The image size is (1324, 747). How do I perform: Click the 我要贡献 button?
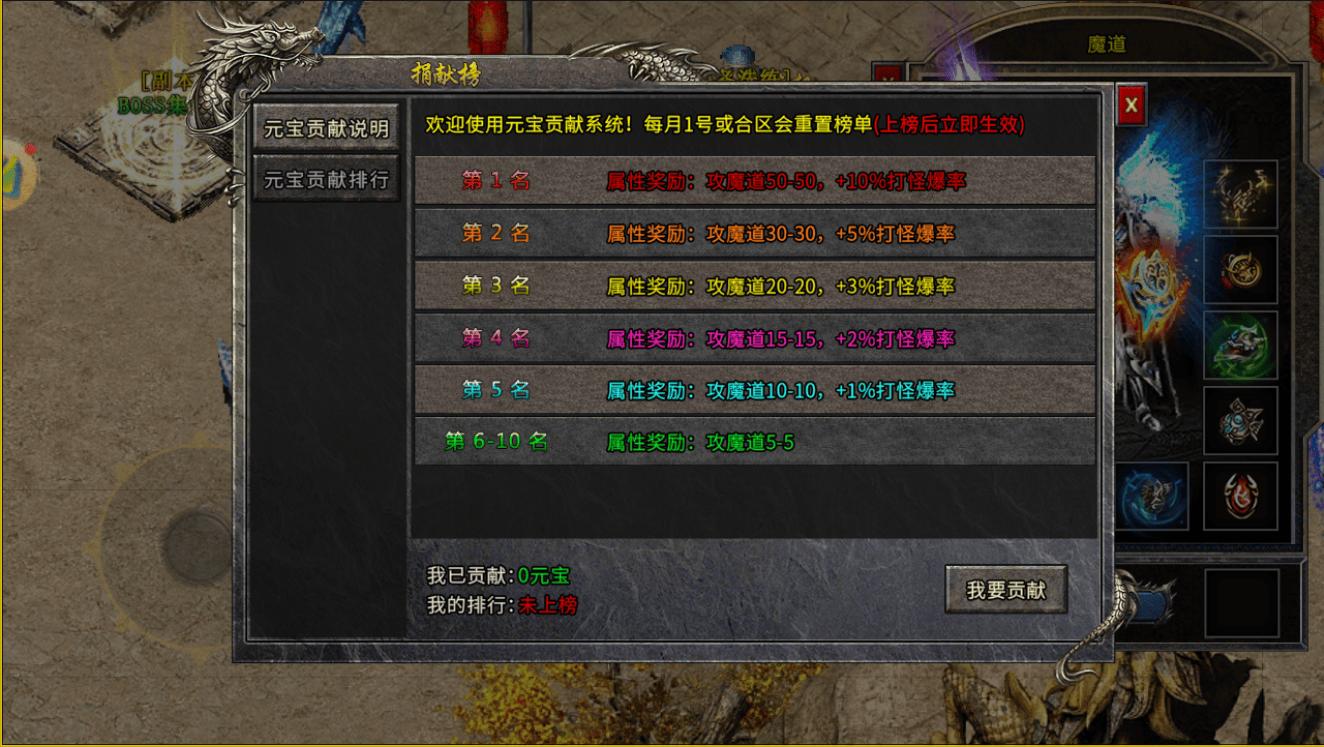pos(1004,590)
